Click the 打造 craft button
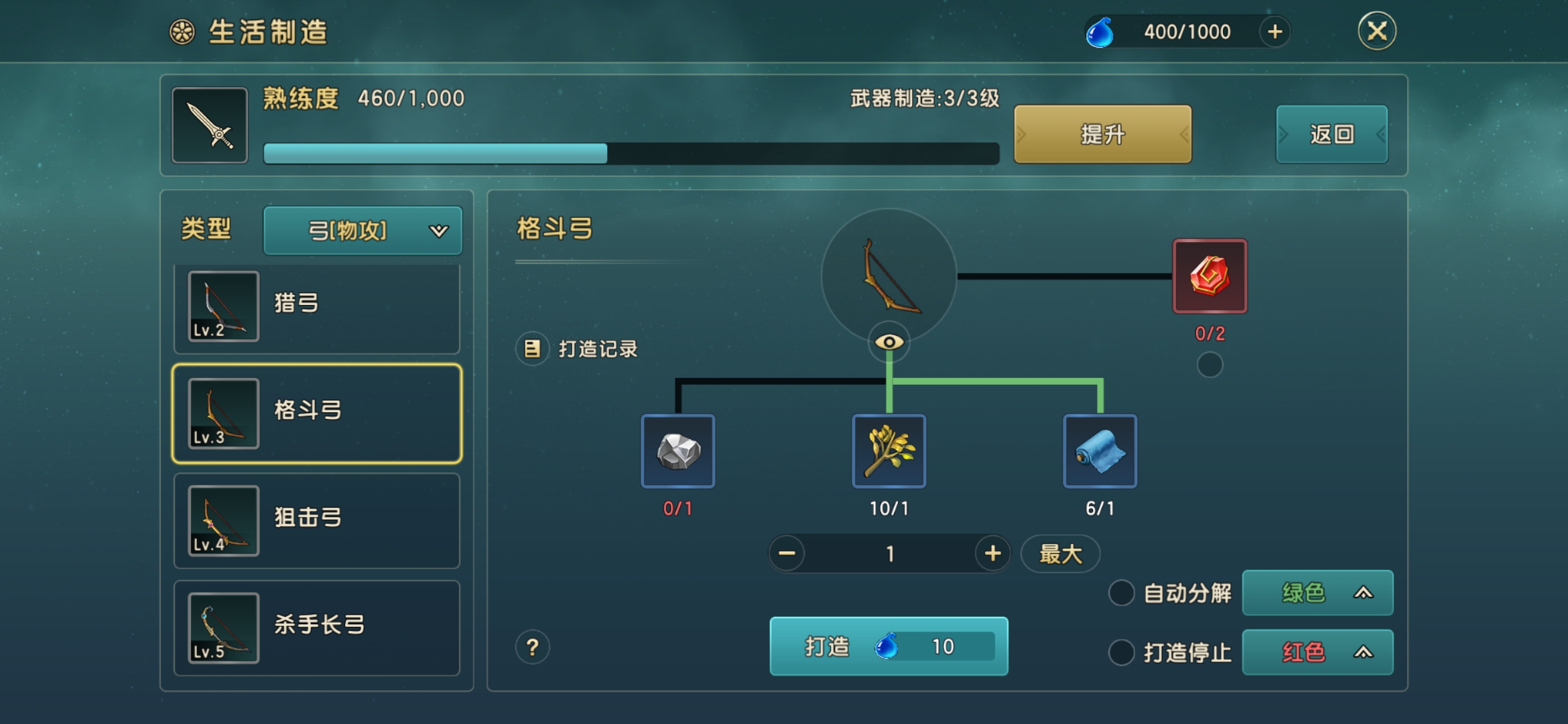 [889, 646]
